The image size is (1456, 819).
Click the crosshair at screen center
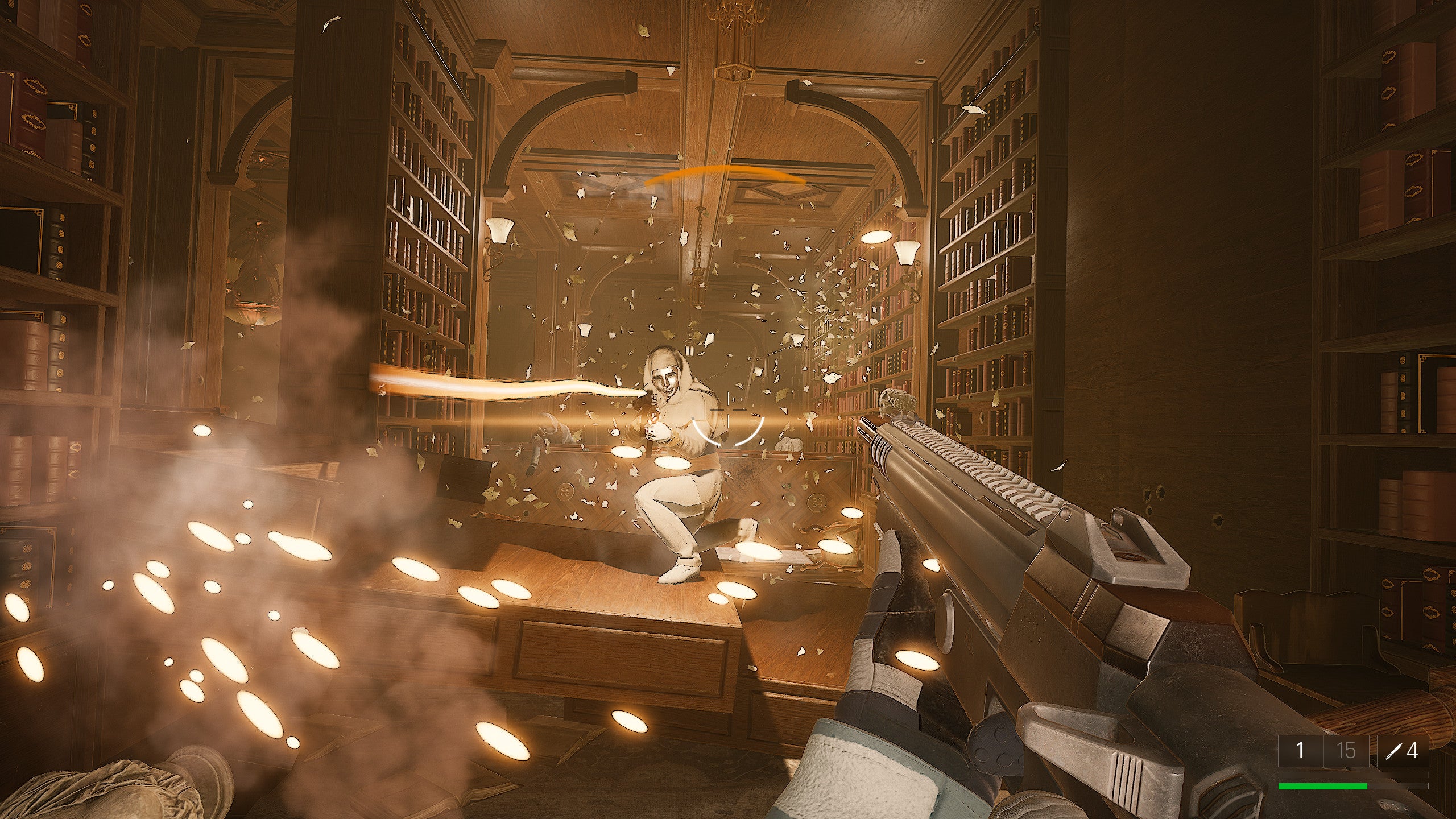728,409
